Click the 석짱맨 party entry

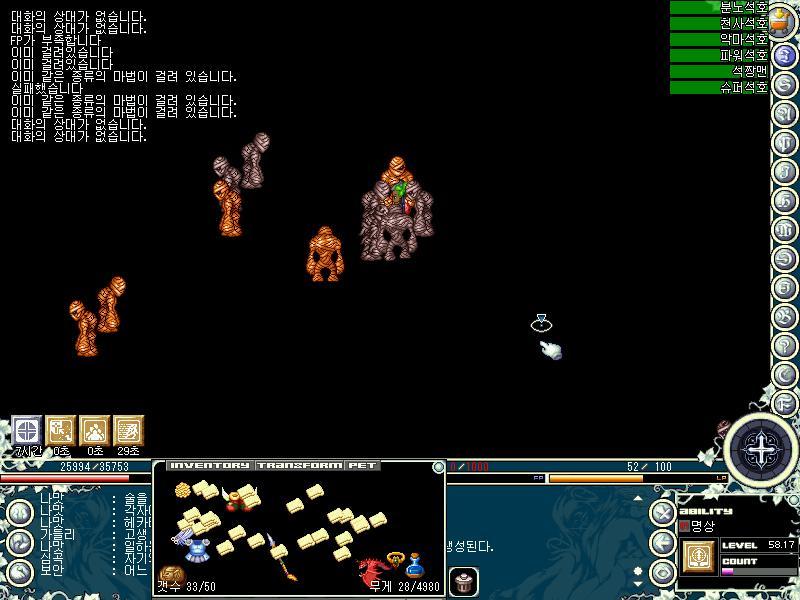point(718,71)
